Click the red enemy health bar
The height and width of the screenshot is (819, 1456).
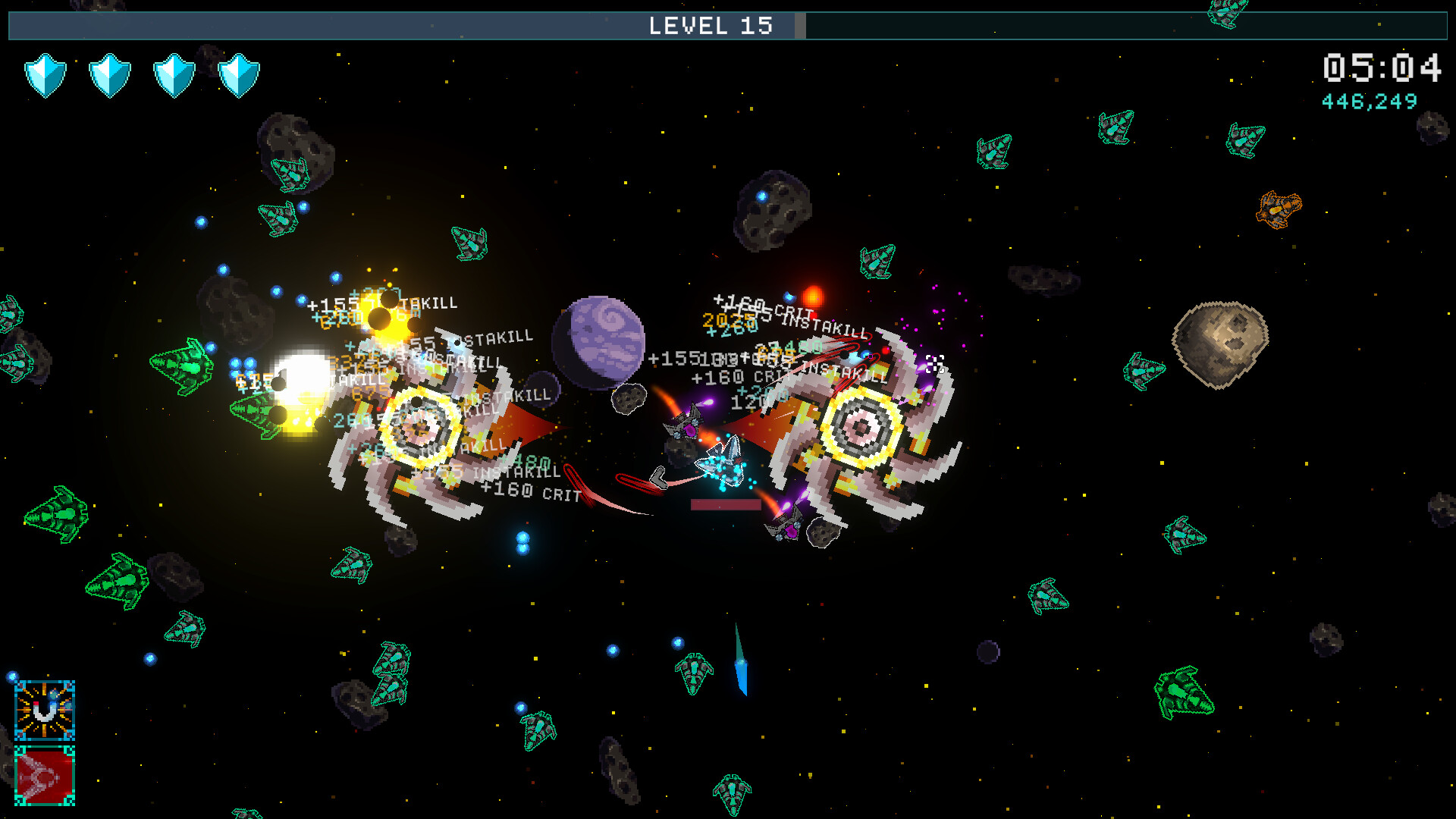pos(724,504)
